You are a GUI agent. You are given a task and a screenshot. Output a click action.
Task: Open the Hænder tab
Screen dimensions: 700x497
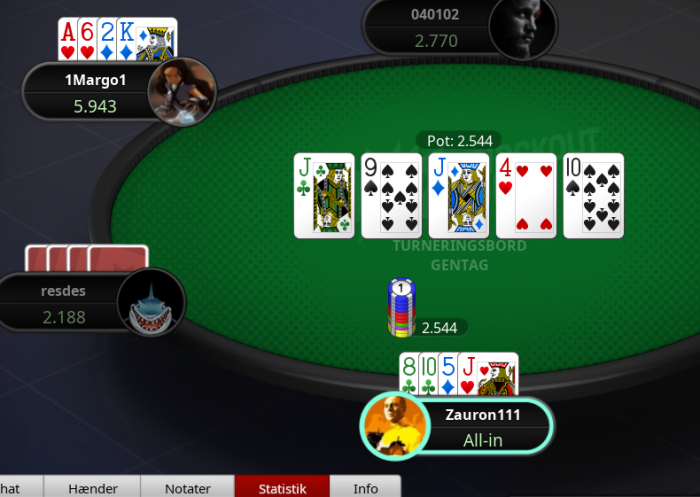pyautogui.click(x=93, y=488)
